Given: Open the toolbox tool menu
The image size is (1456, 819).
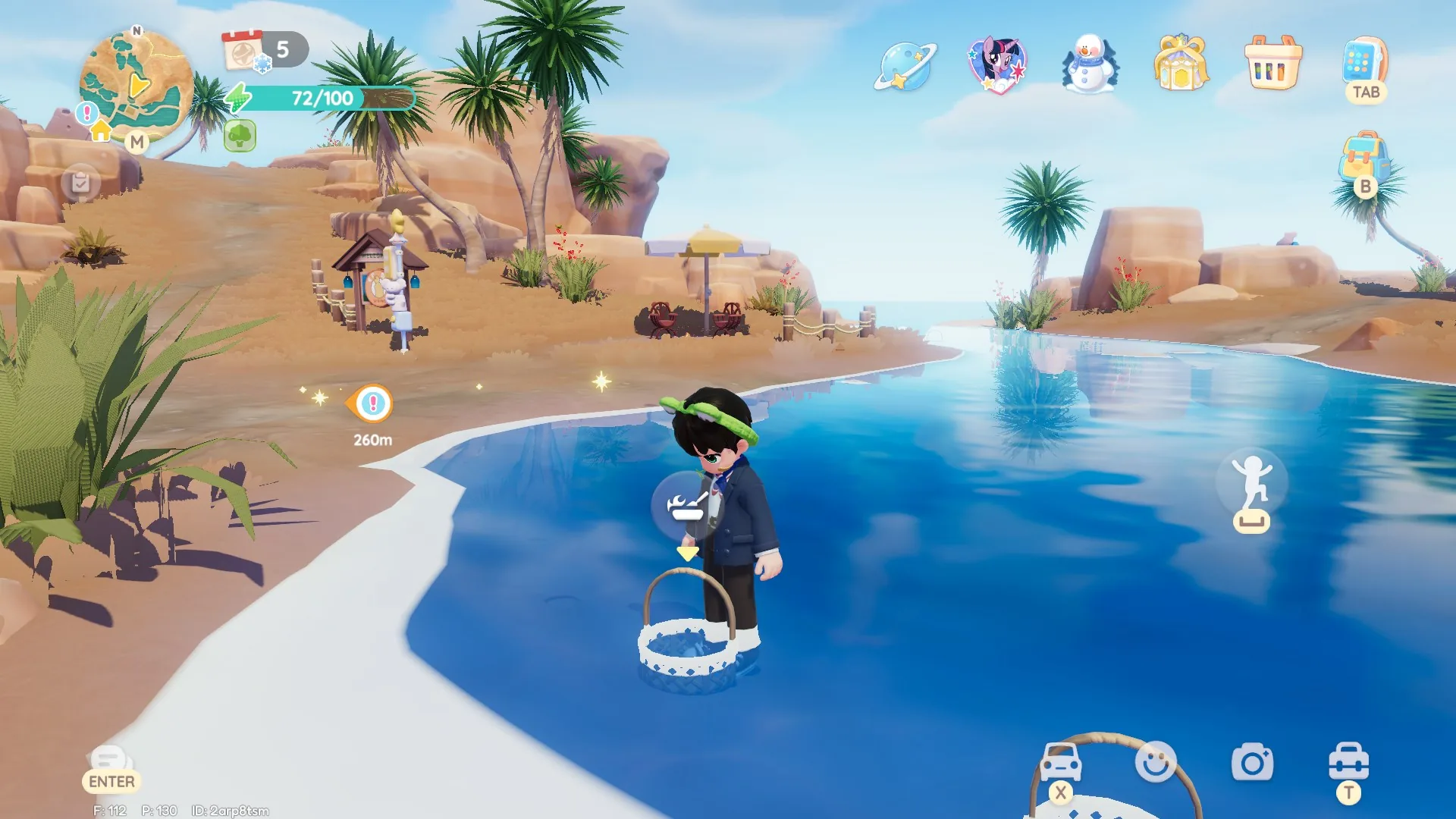Looking at the screenshot, I should click(x=1348, y=762).
